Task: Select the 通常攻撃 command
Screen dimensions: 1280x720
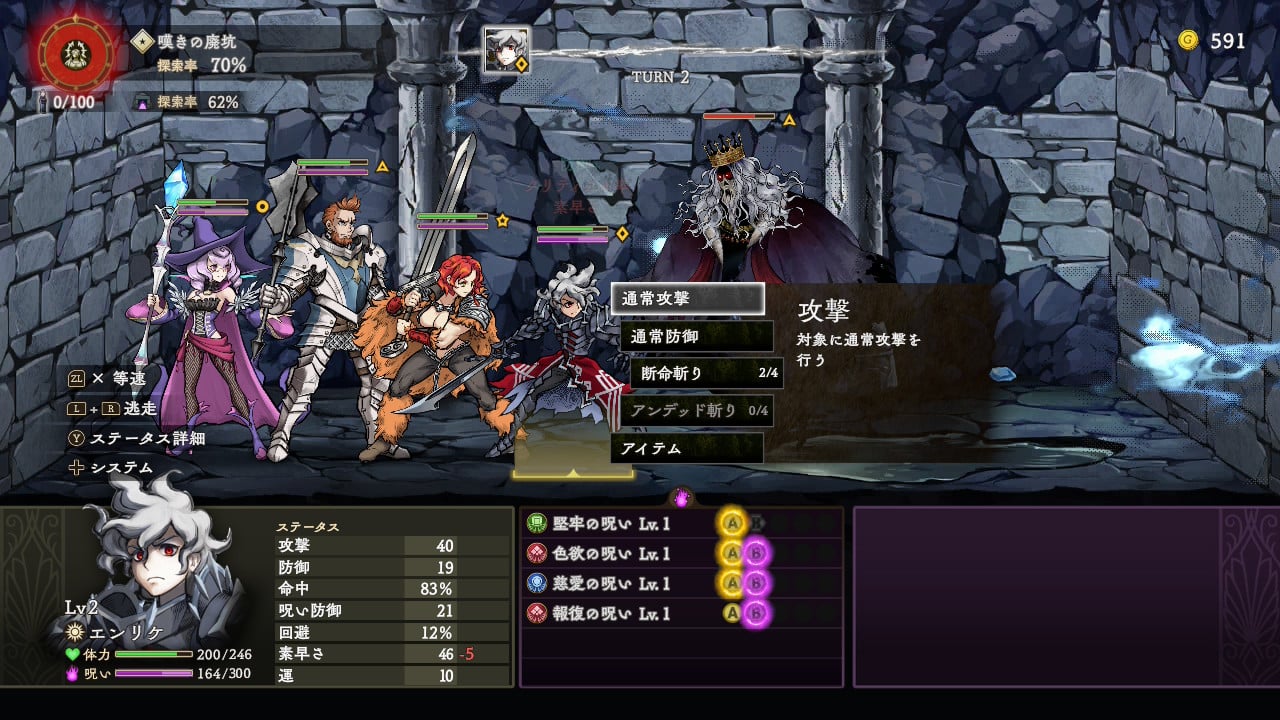Action: [x=687, y=299]
